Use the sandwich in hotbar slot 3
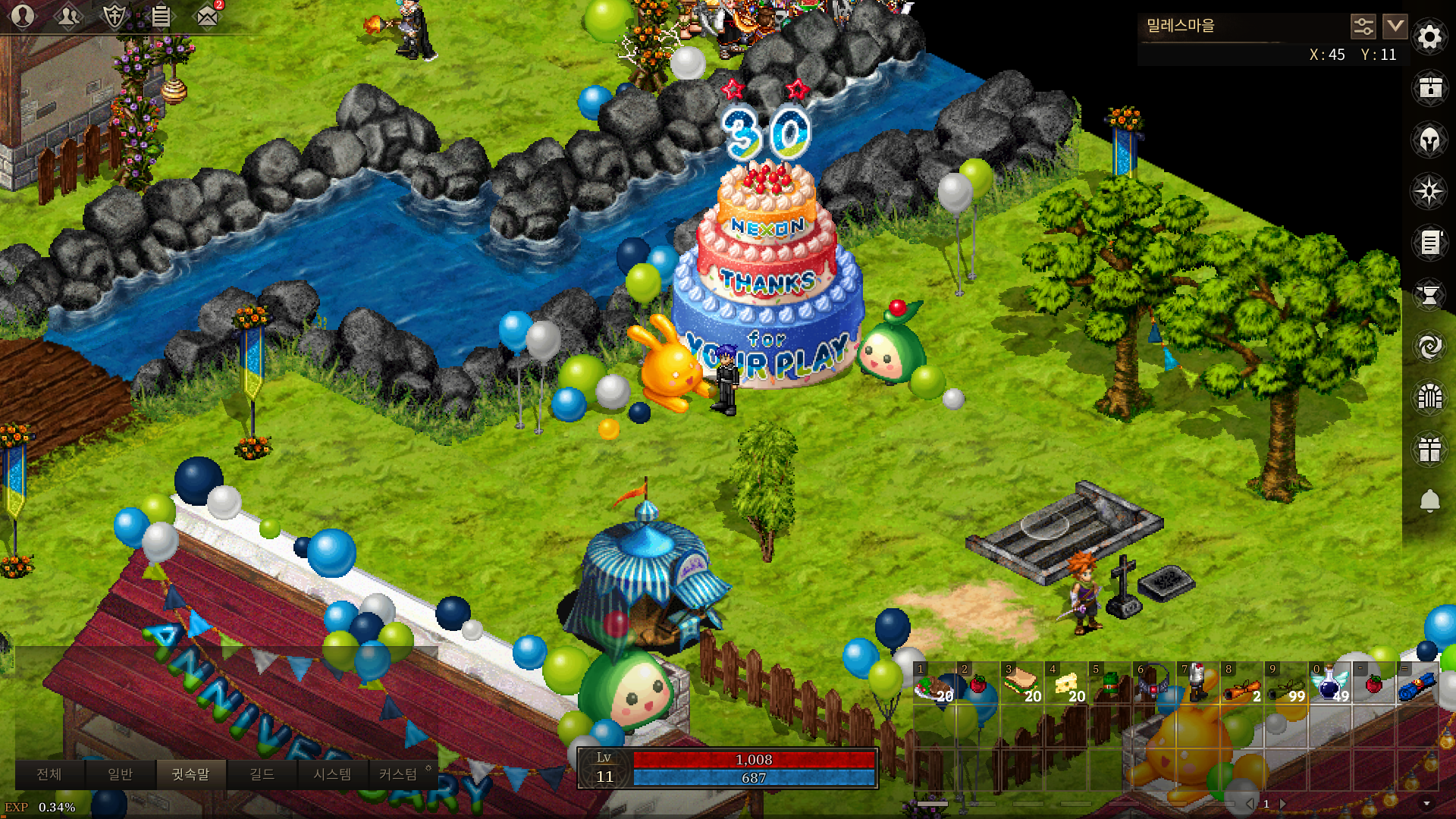This screenshot has width=1456, height=819. (1021, 683)
